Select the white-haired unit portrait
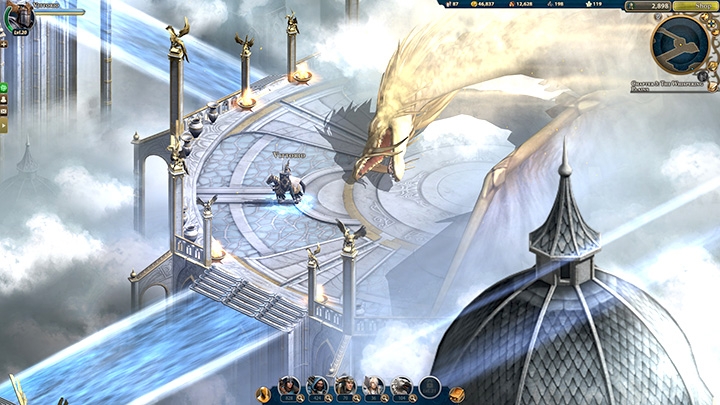 coord(373,386)
